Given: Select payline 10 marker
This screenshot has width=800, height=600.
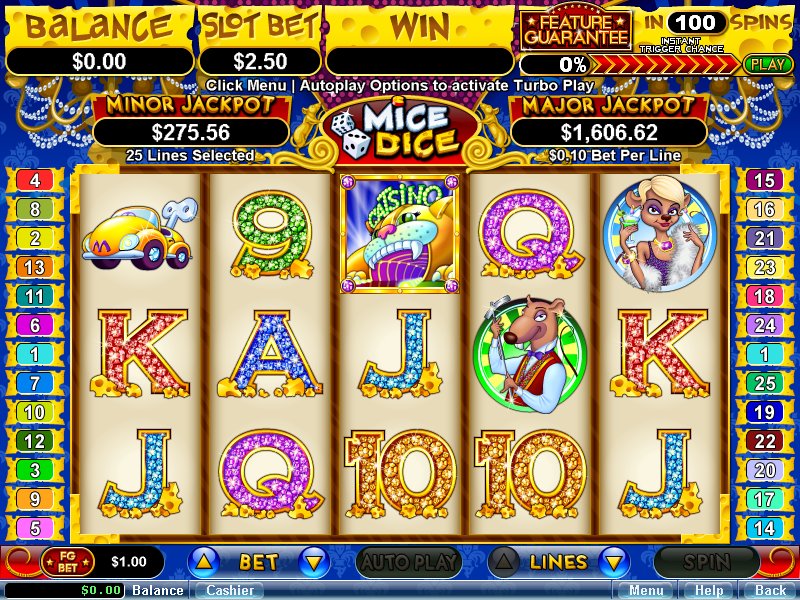Looking at the screenshot, I should point(35,413).
